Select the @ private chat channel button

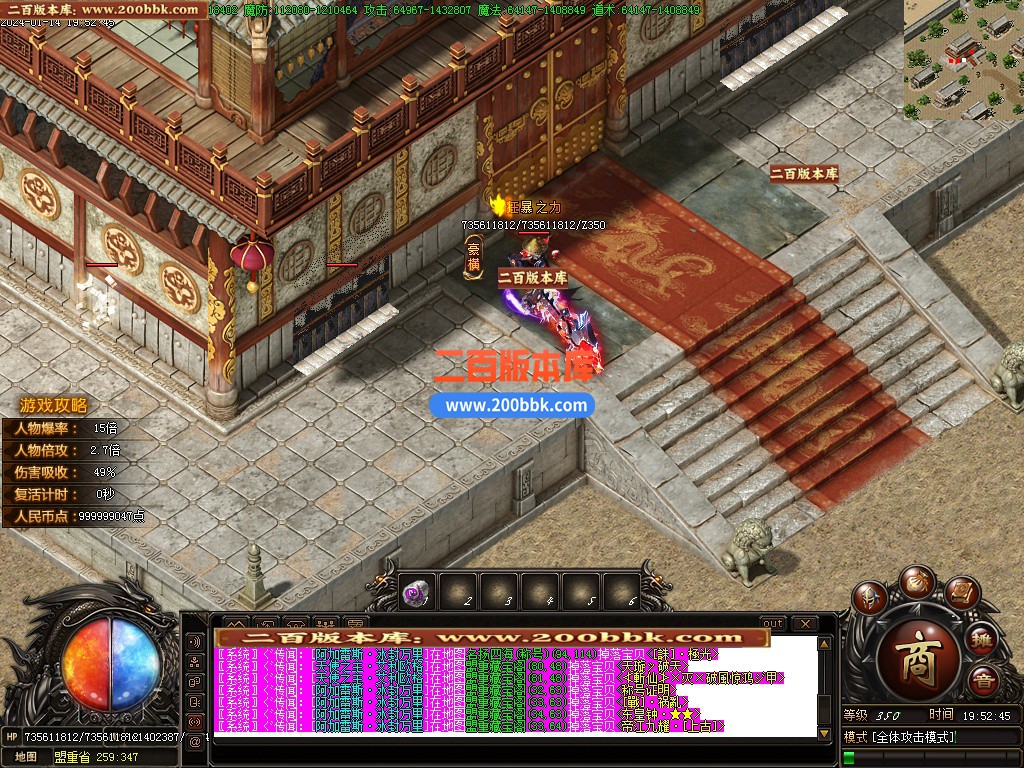pyautogui.click(x=194, y=741)
